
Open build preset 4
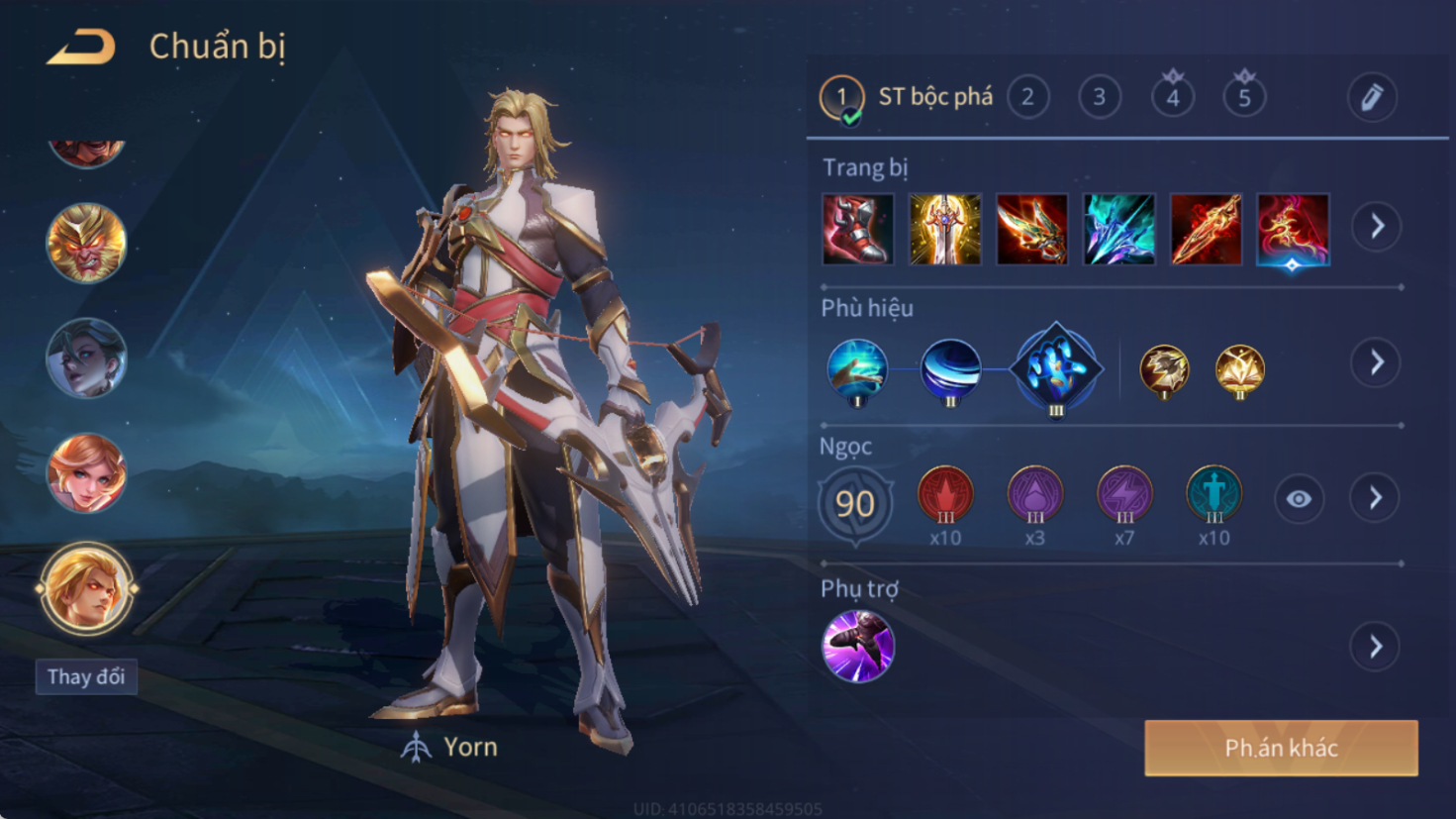click(x=1172, y=97)
